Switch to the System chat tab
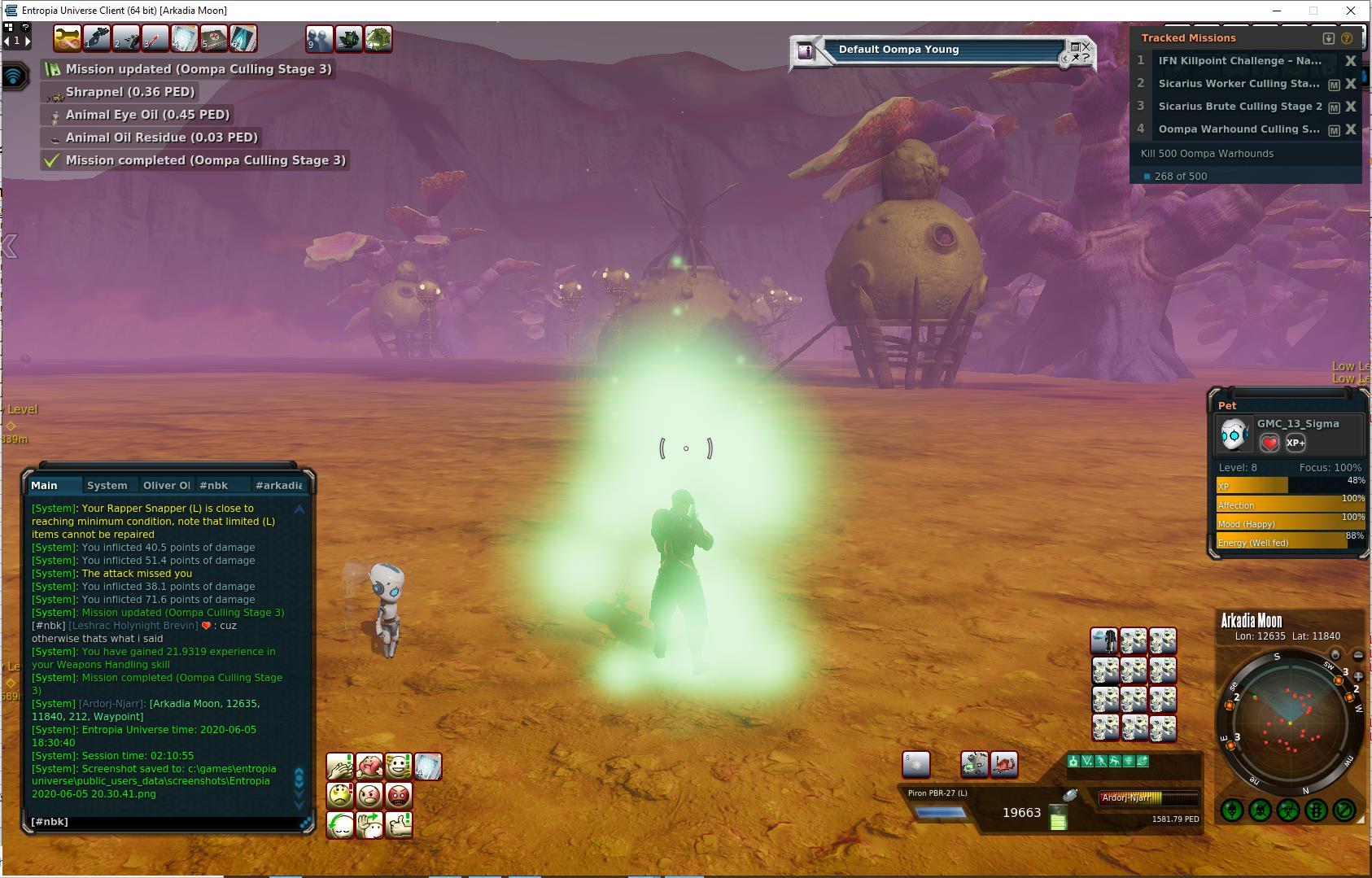This screenshot has width=1372, height=878. (x=107, y=485)
